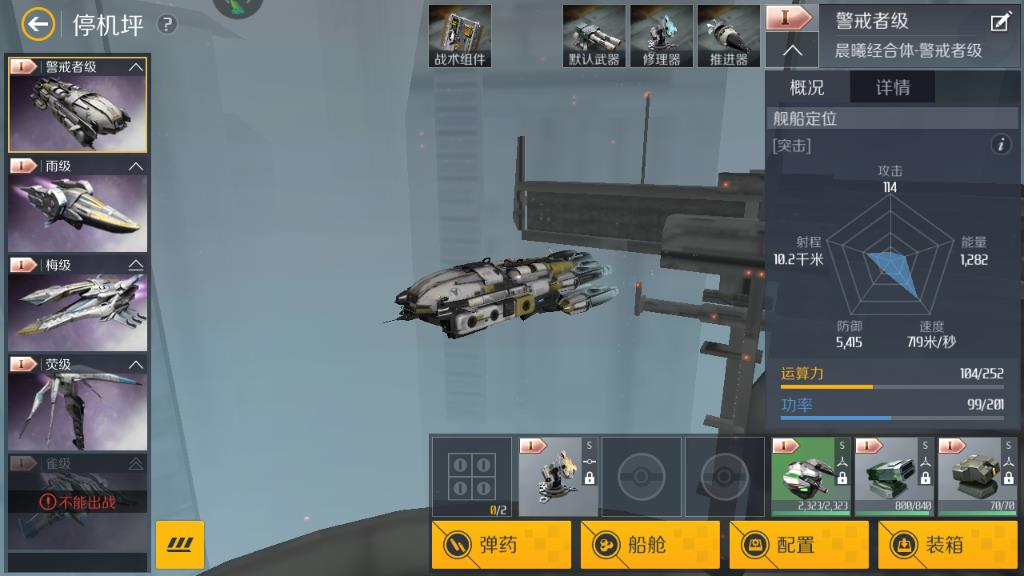Show ship role info via the i icon

[x=1001, y=145]
